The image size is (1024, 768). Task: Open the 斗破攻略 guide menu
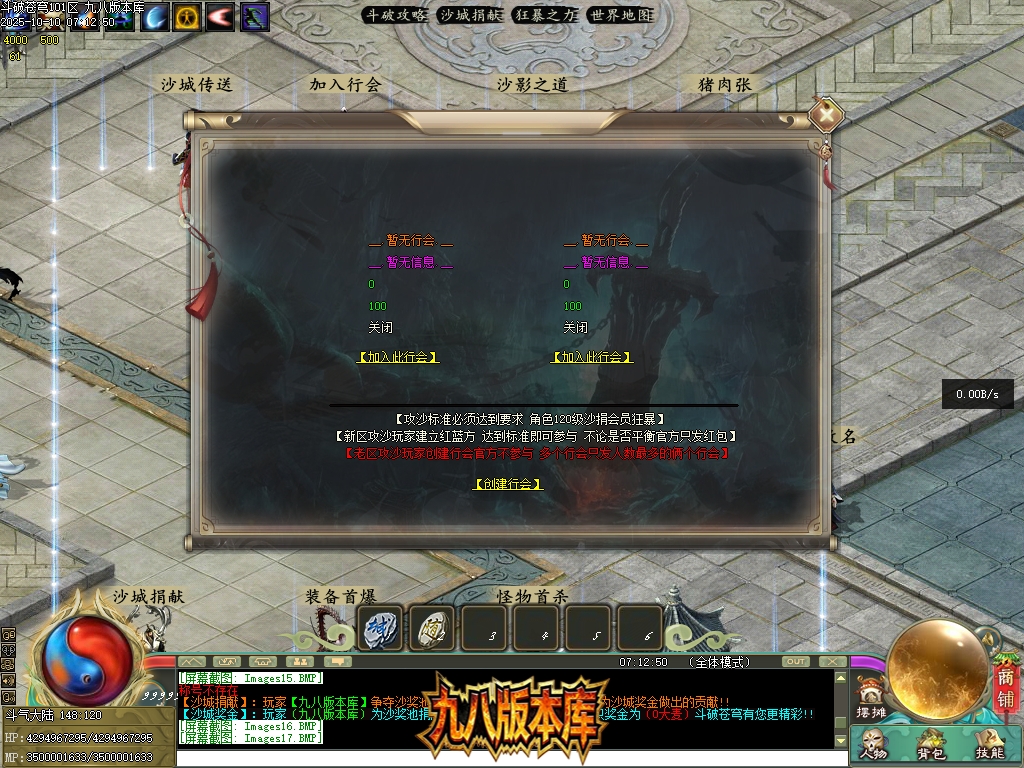point(395,15)
